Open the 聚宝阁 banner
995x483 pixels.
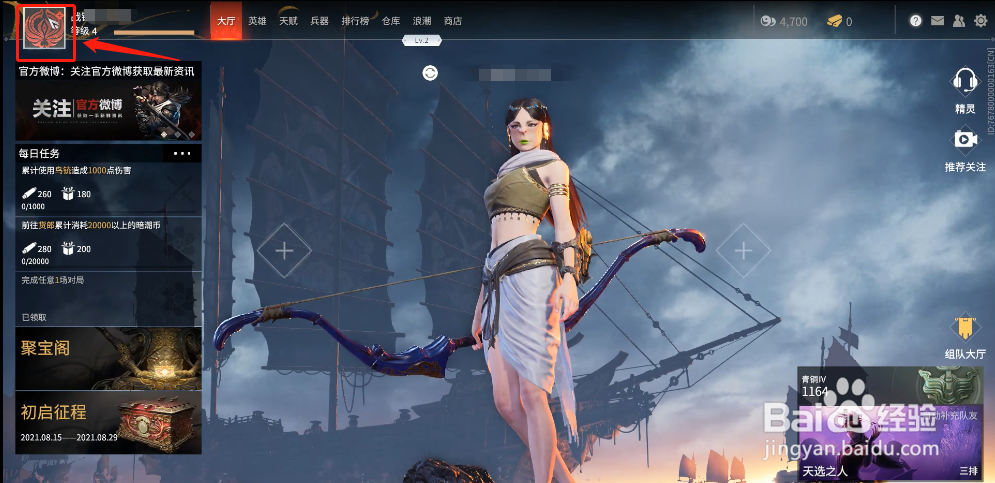pyautogui.click(x=109, y=358)
